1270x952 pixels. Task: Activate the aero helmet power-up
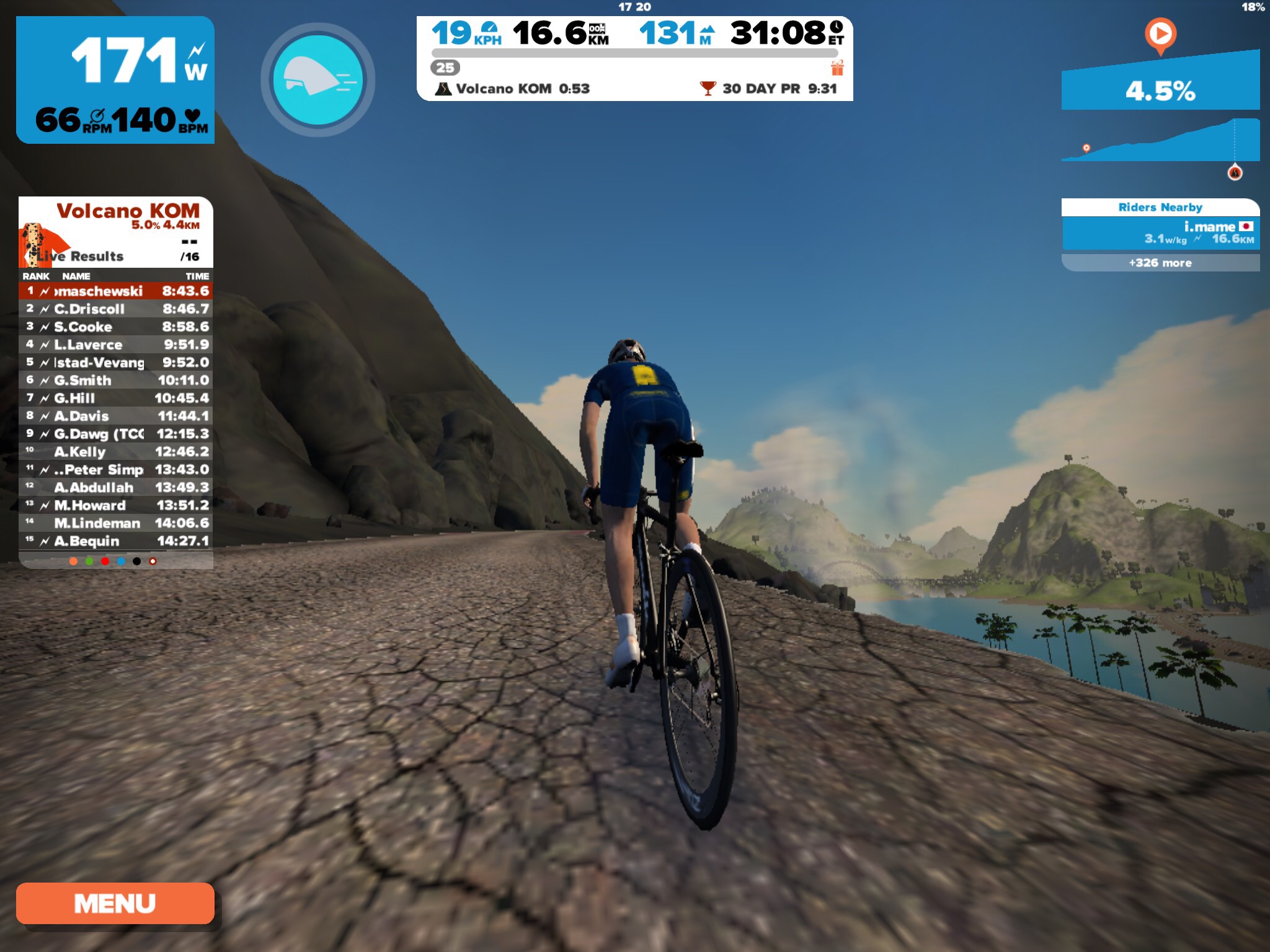pyautogui.click(x=317, y=80)
